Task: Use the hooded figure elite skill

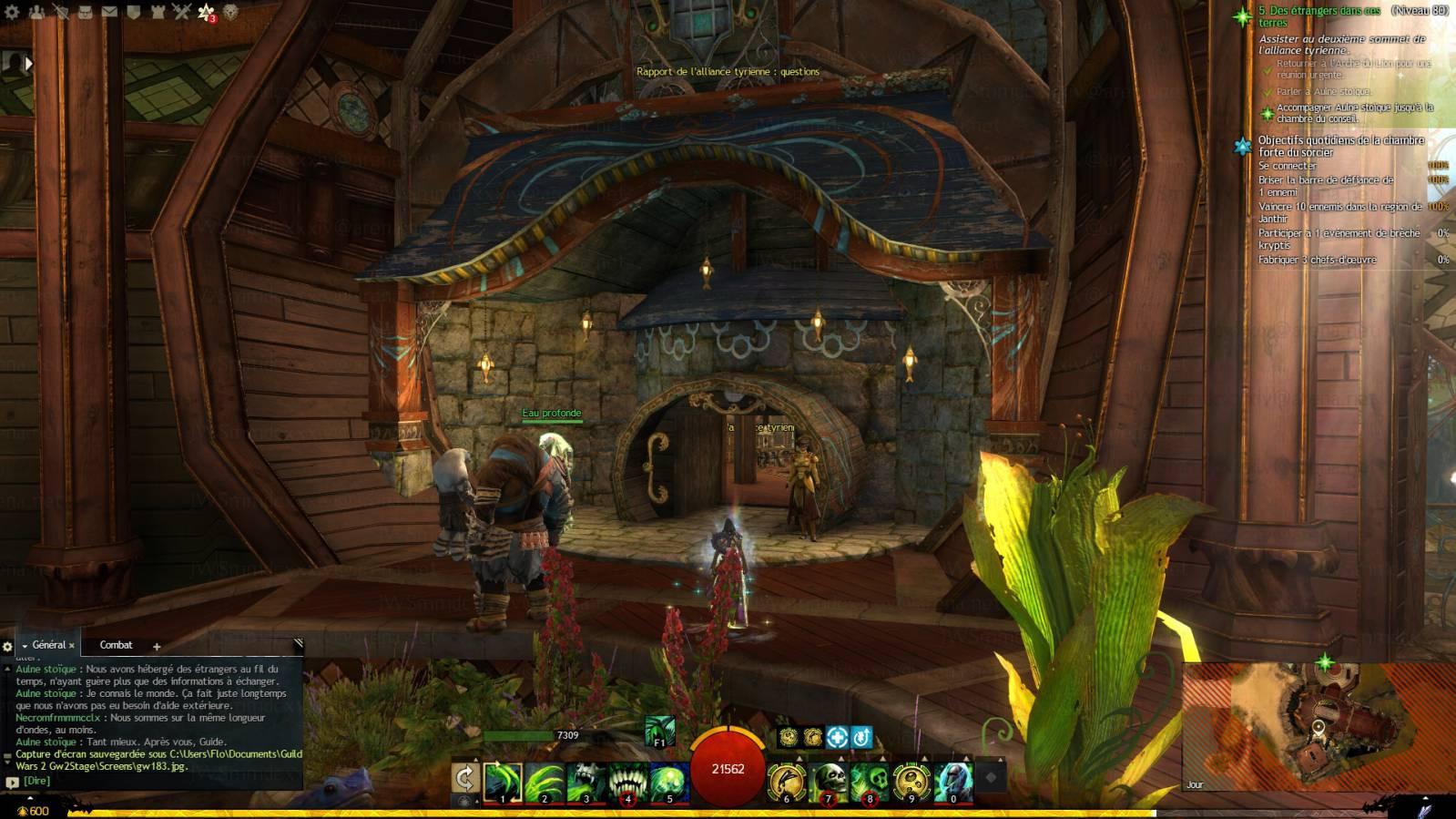Action: point(952,782)
